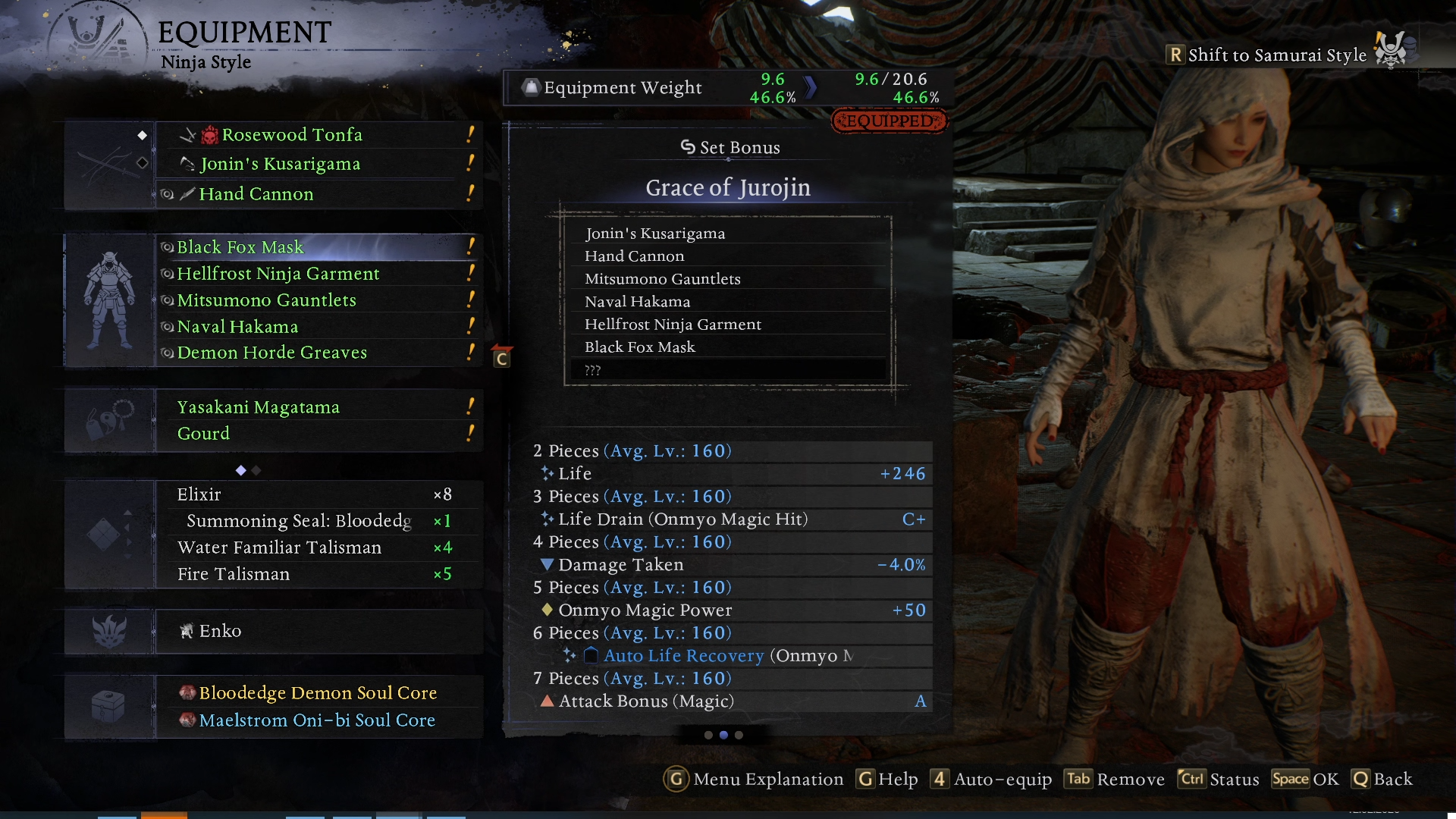Image resolution: width=1456 pixels, height=819 pixels.
Task: Select Water Familiar Talisman shortcut
Action: [x=279, y=548]
